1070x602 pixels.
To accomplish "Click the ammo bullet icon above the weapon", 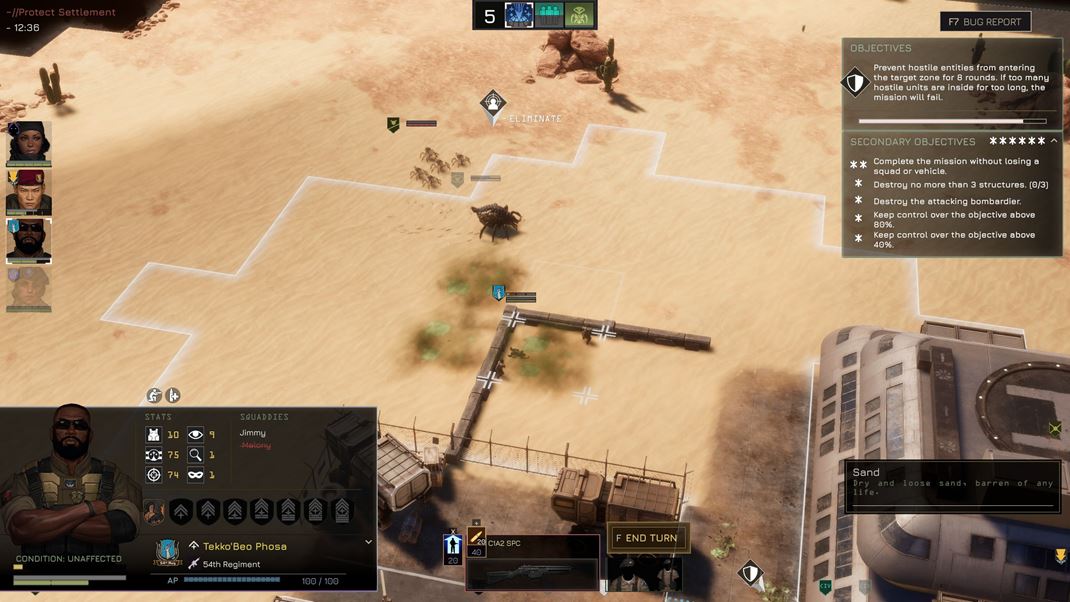I will (477, 539).
